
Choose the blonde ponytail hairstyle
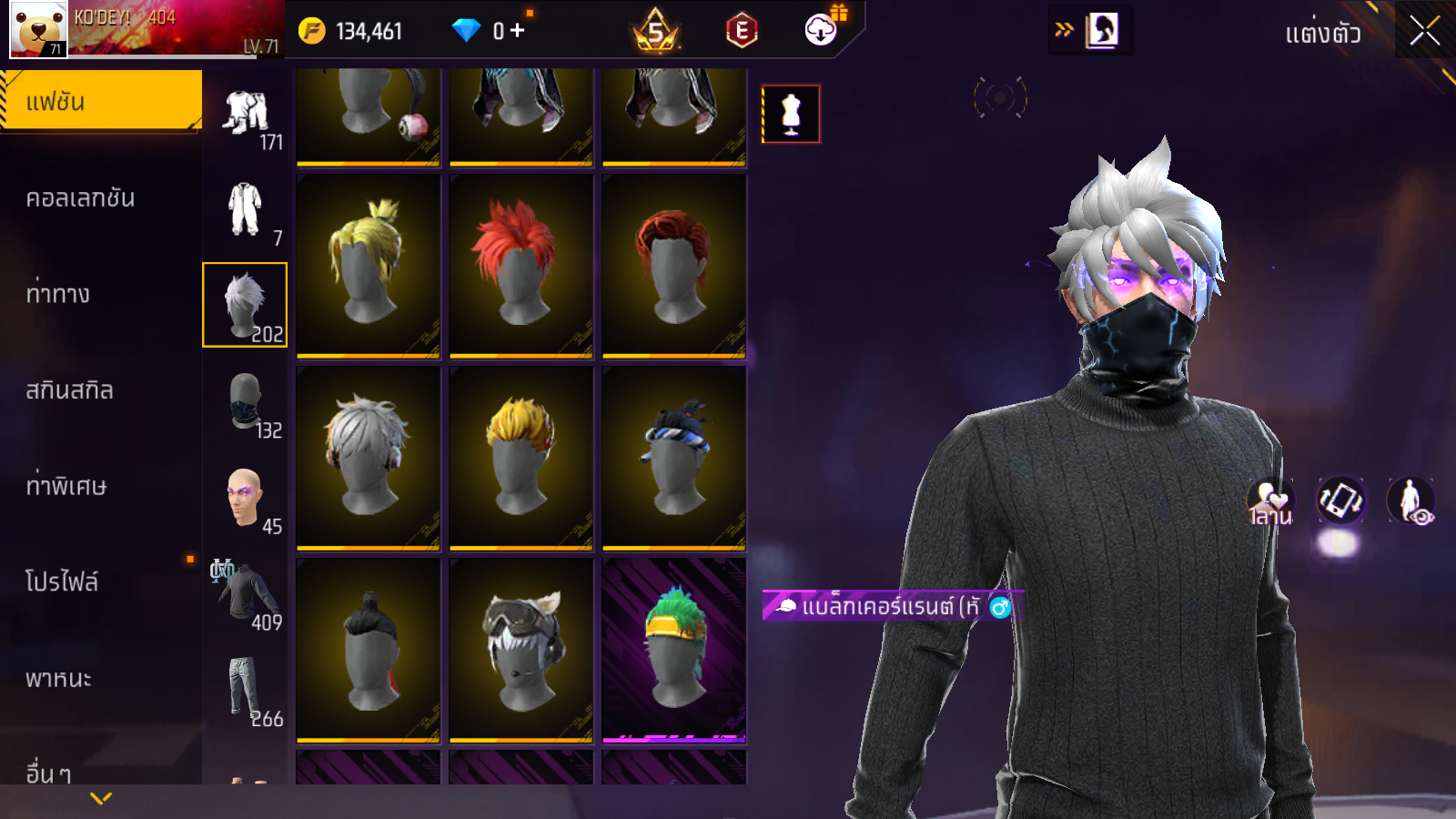pos(368,265)
